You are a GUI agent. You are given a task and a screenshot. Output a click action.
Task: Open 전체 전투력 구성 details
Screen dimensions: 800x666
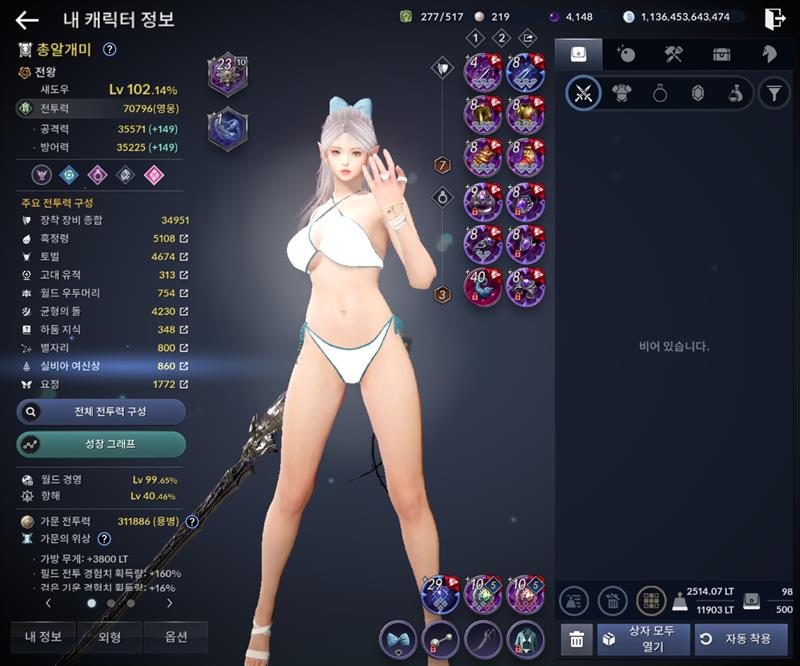tap(101, 411)
